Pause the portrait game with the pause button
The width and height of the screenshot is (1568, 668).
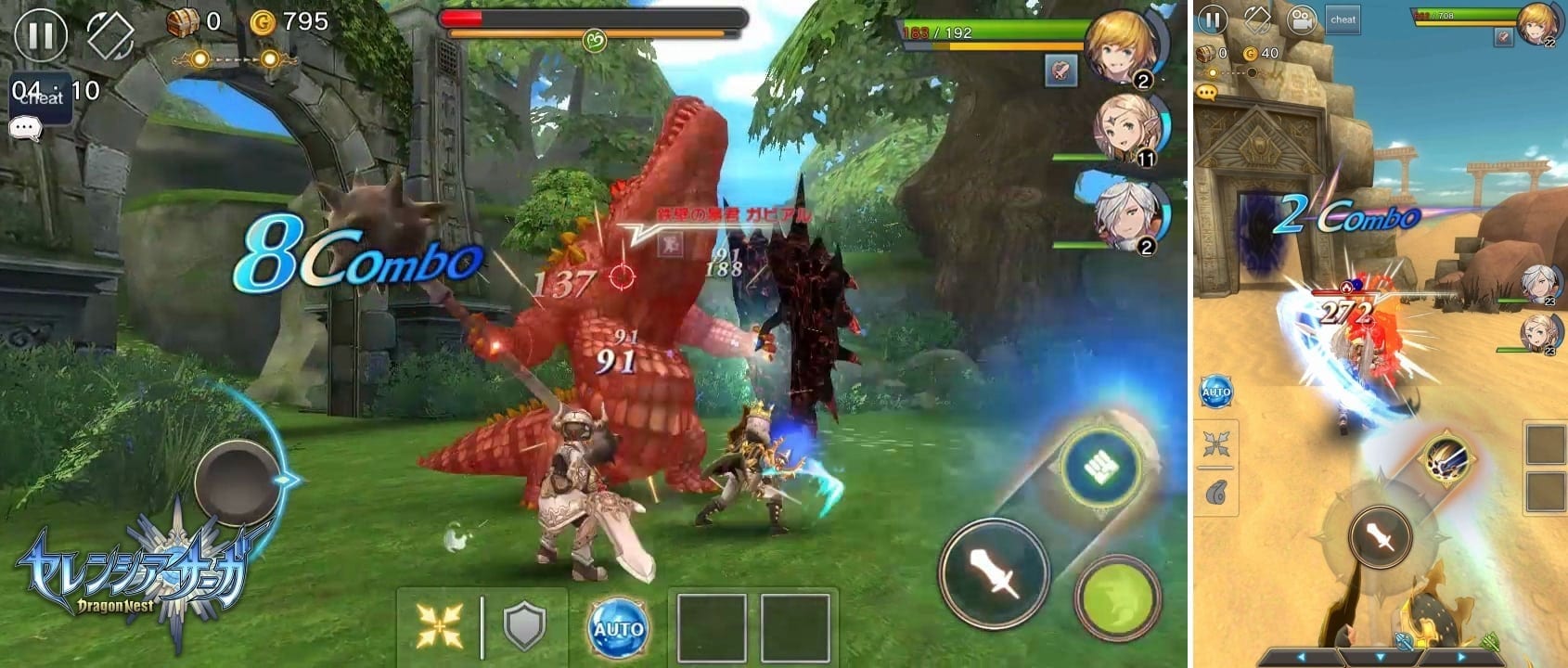(x=1213, y=19)
